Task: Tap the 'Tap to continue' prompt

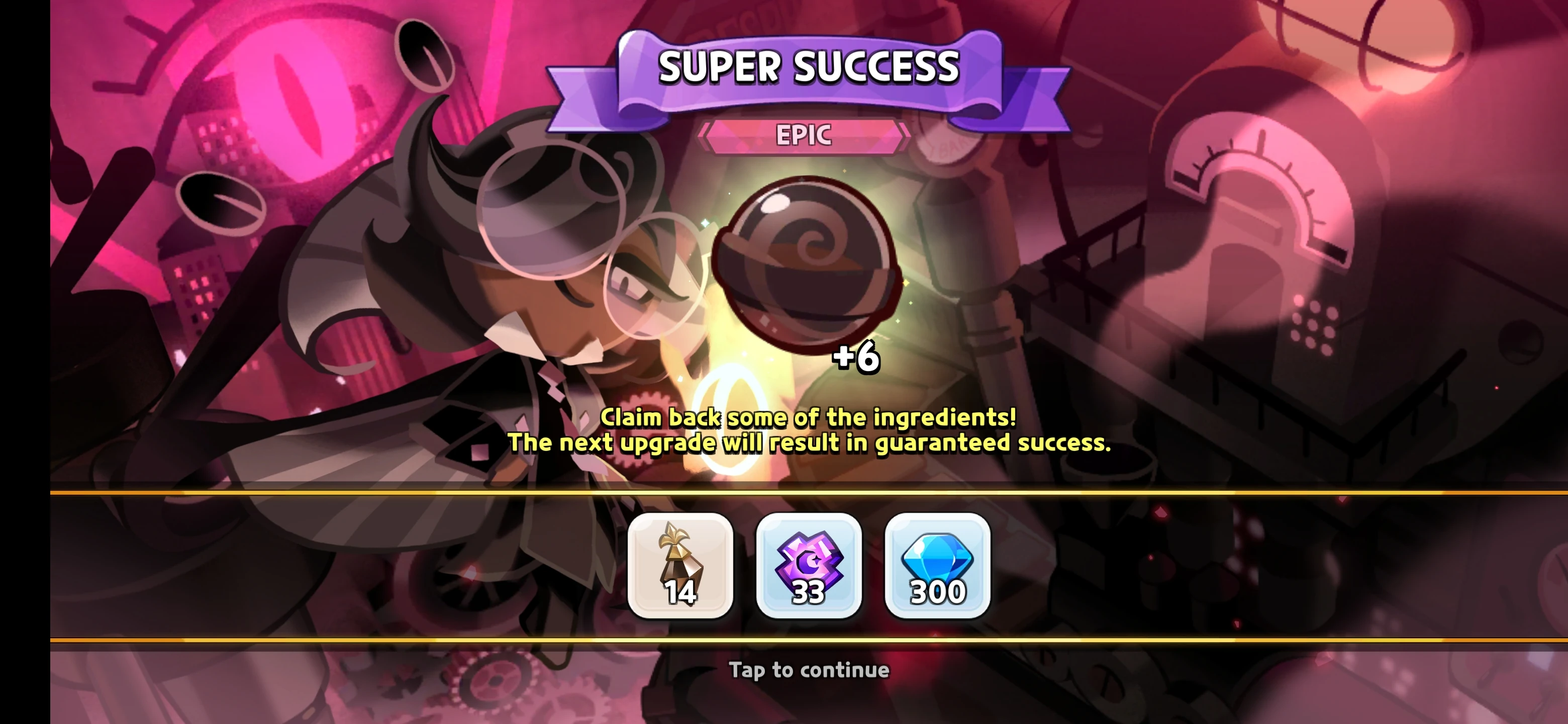Action: tap(809, 670)
